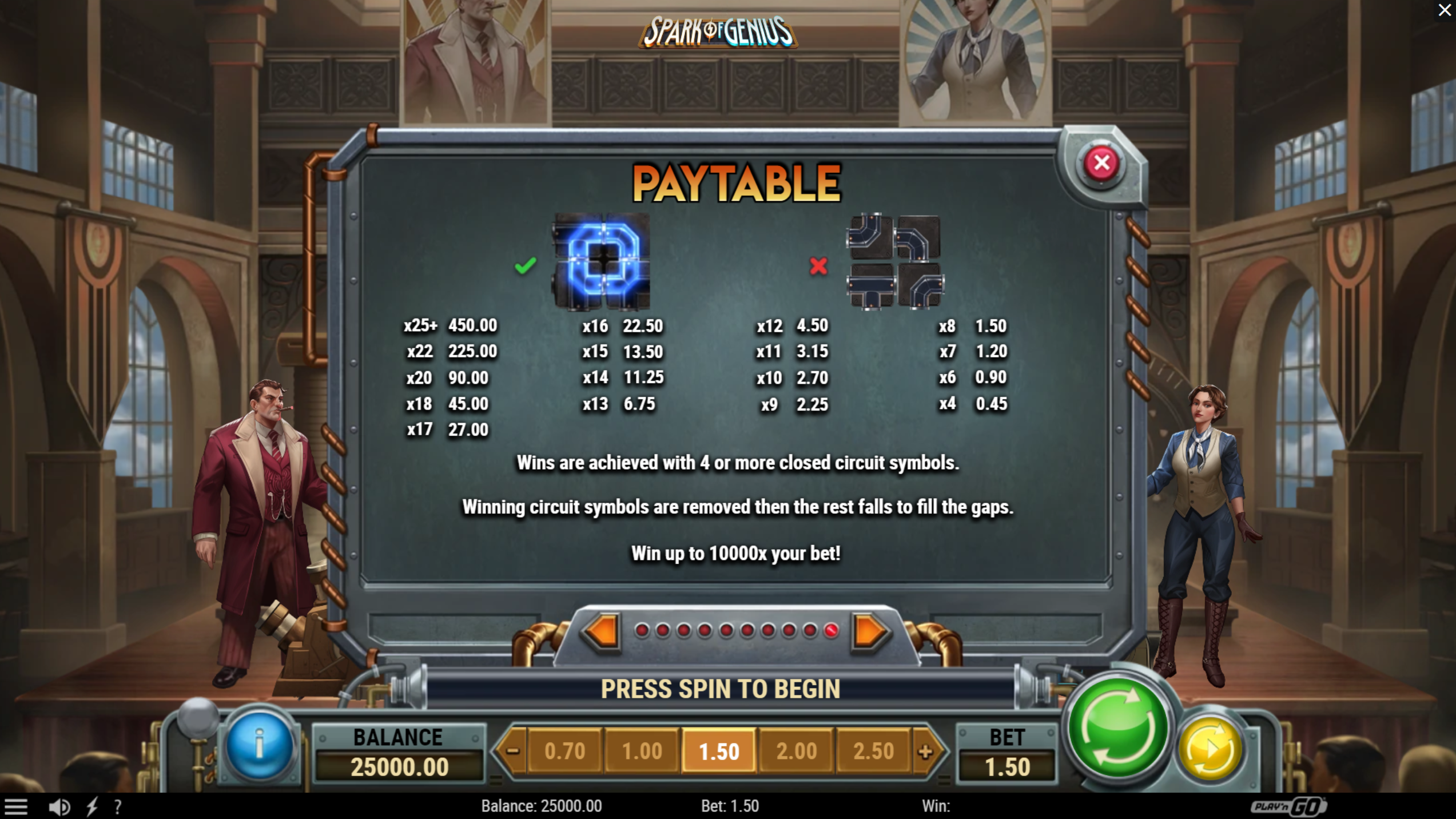Toggle the sound speaker icon
Image resolution: width=1456 pixels, height=819 pixels.
click(59, 807)
